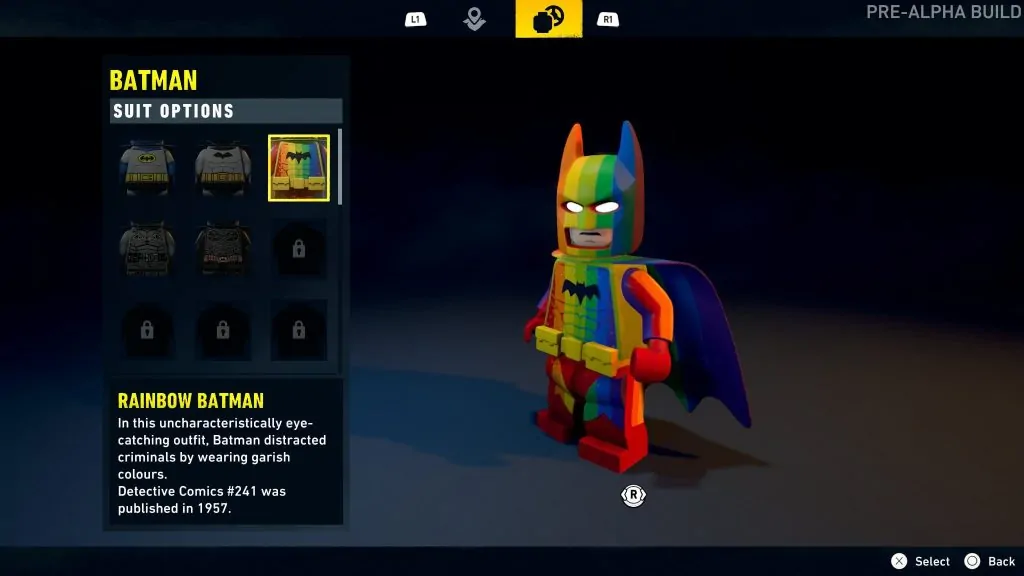Select the blue suit with yellow oval emblem
1024x576 pixels.
147,168
